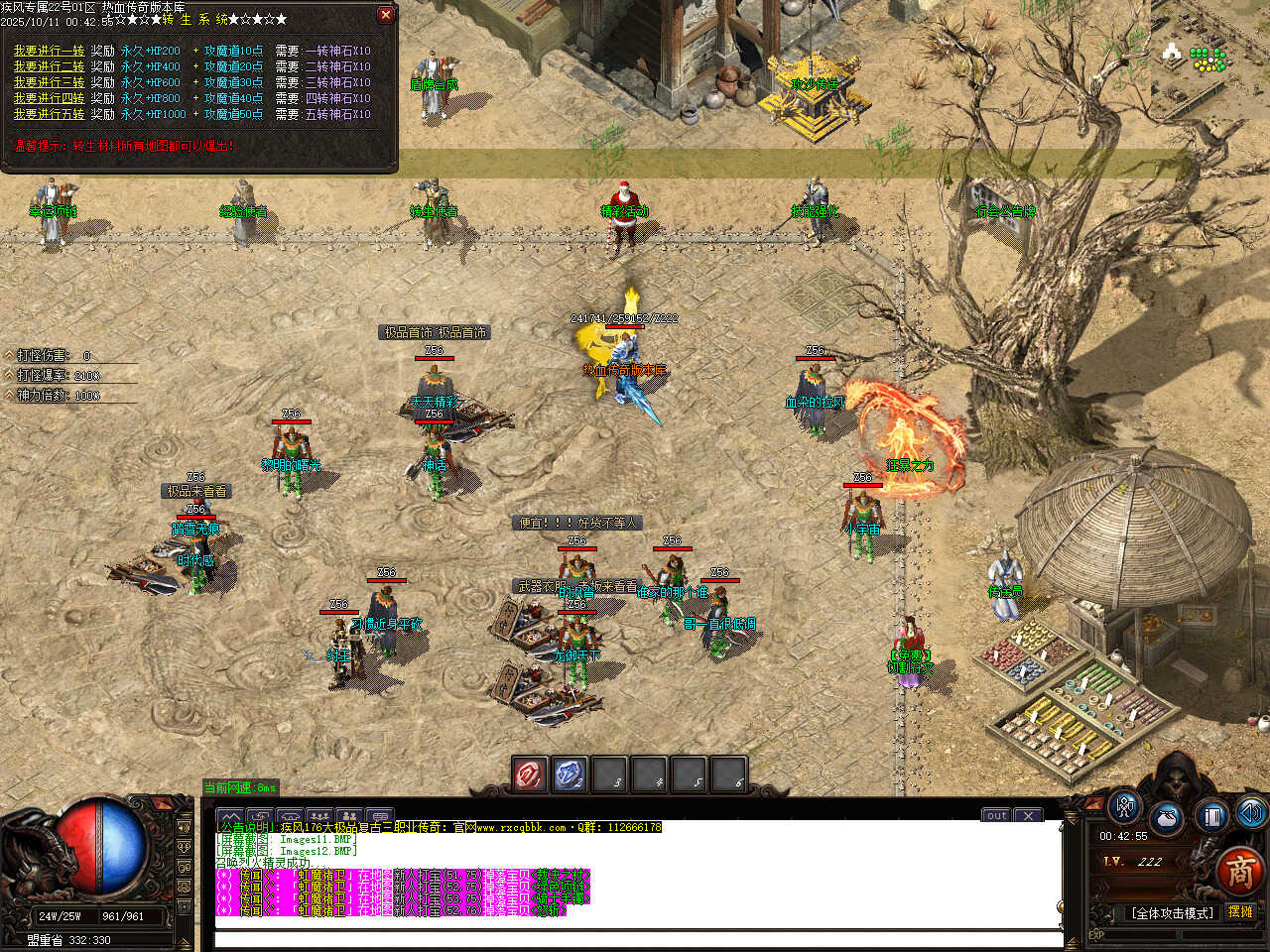Use the blue skill in hotbar slot 2

[570, 774]
